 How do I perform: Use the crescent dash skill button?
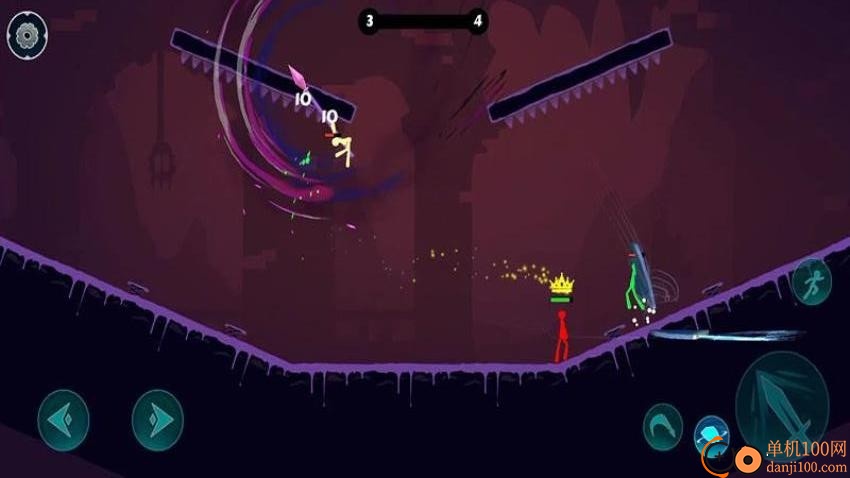coord(662,424)
